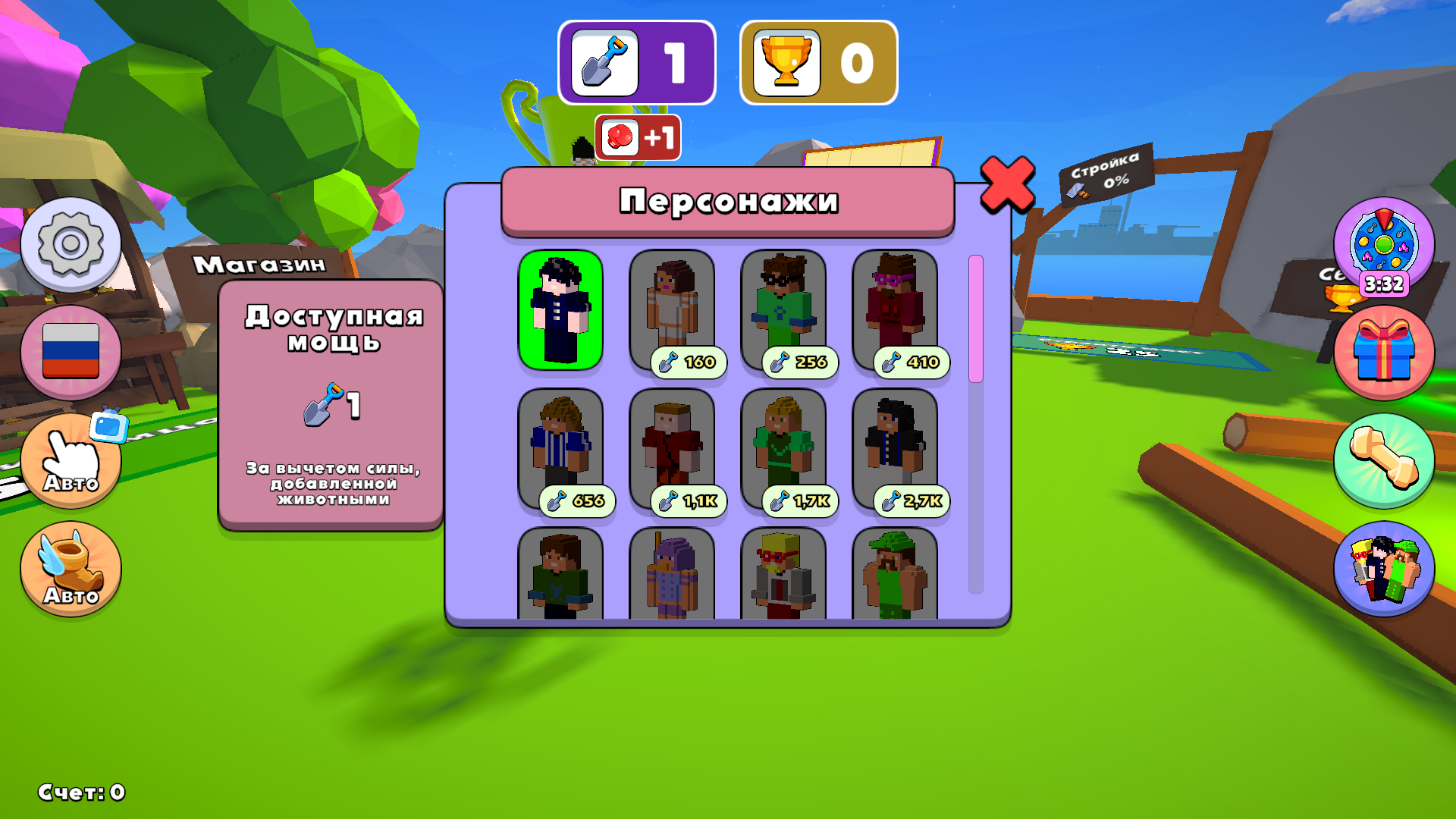
Task: Open the bone pets menu
Action: tap(1383, 460)
